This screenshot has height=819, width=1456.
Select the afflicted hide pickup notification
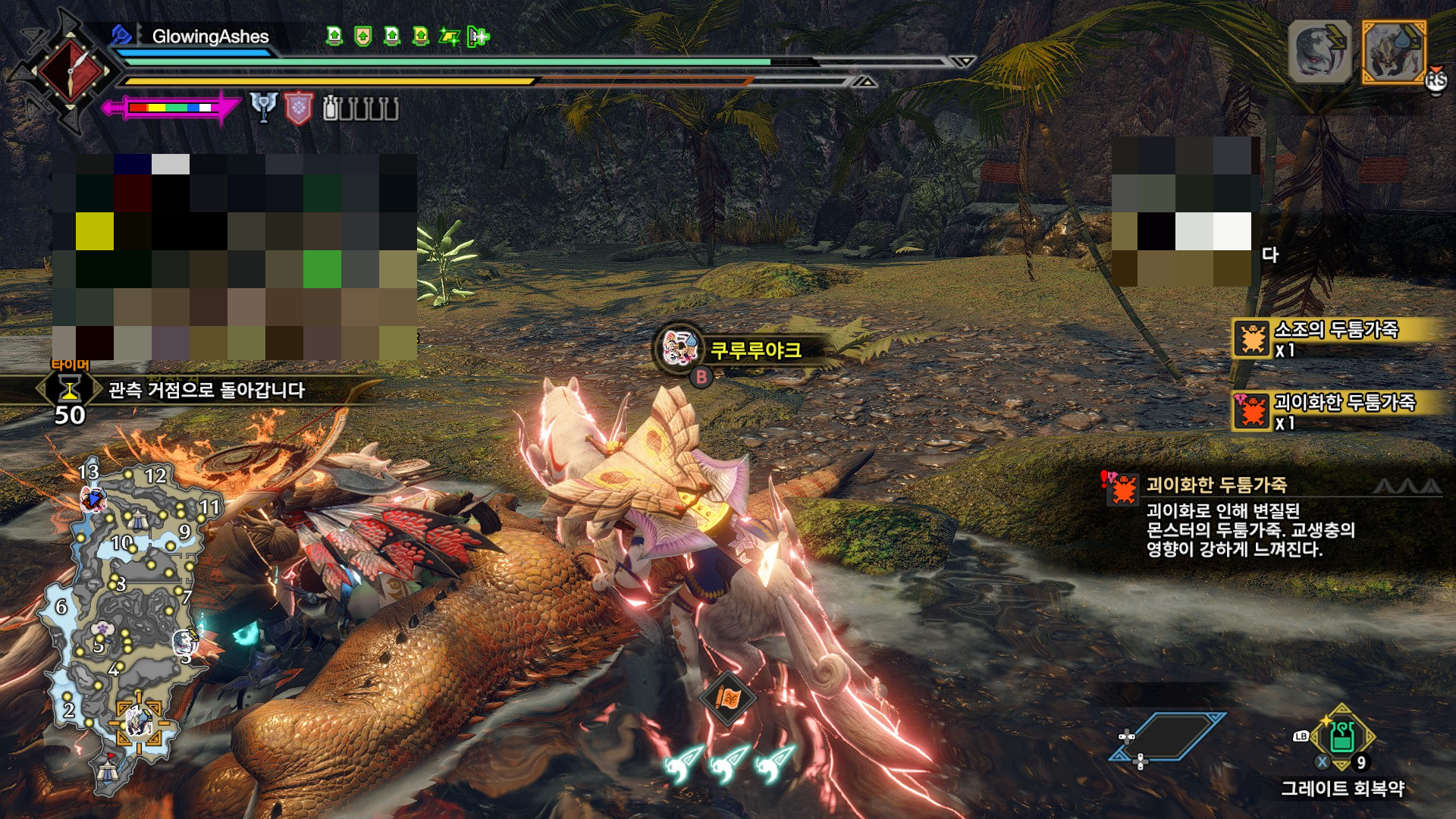coord(1336,411)
